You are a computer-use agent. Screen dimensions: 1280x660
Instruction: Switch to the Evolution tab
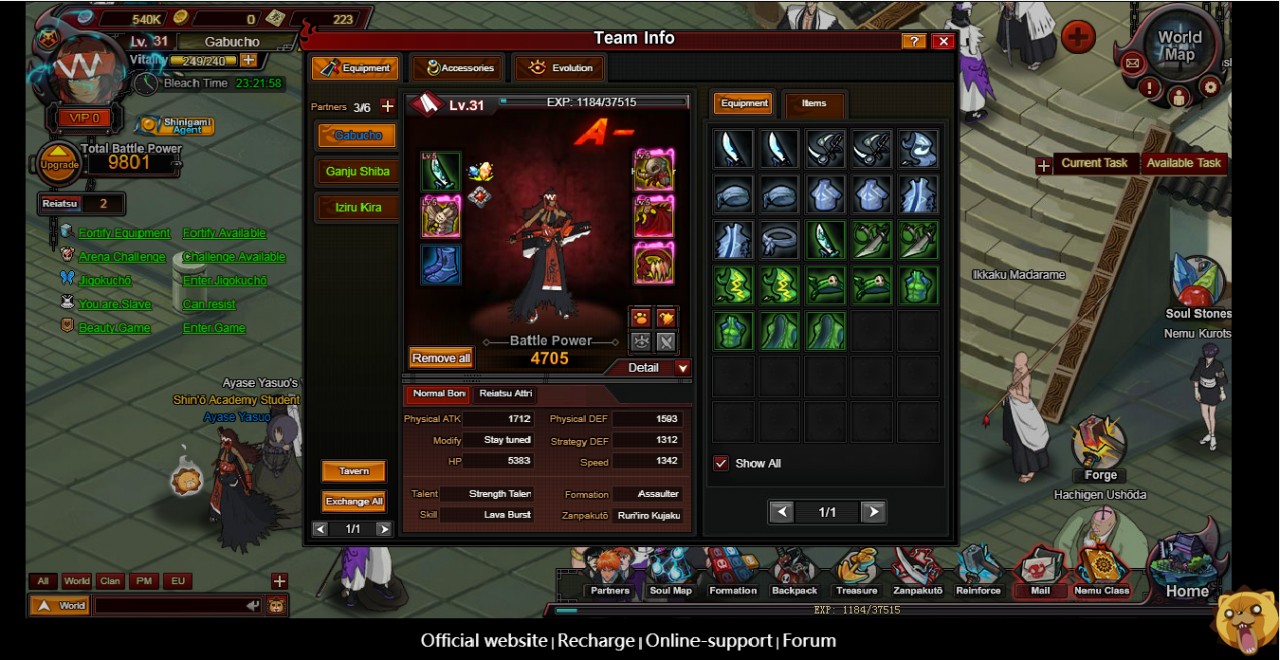560,68
